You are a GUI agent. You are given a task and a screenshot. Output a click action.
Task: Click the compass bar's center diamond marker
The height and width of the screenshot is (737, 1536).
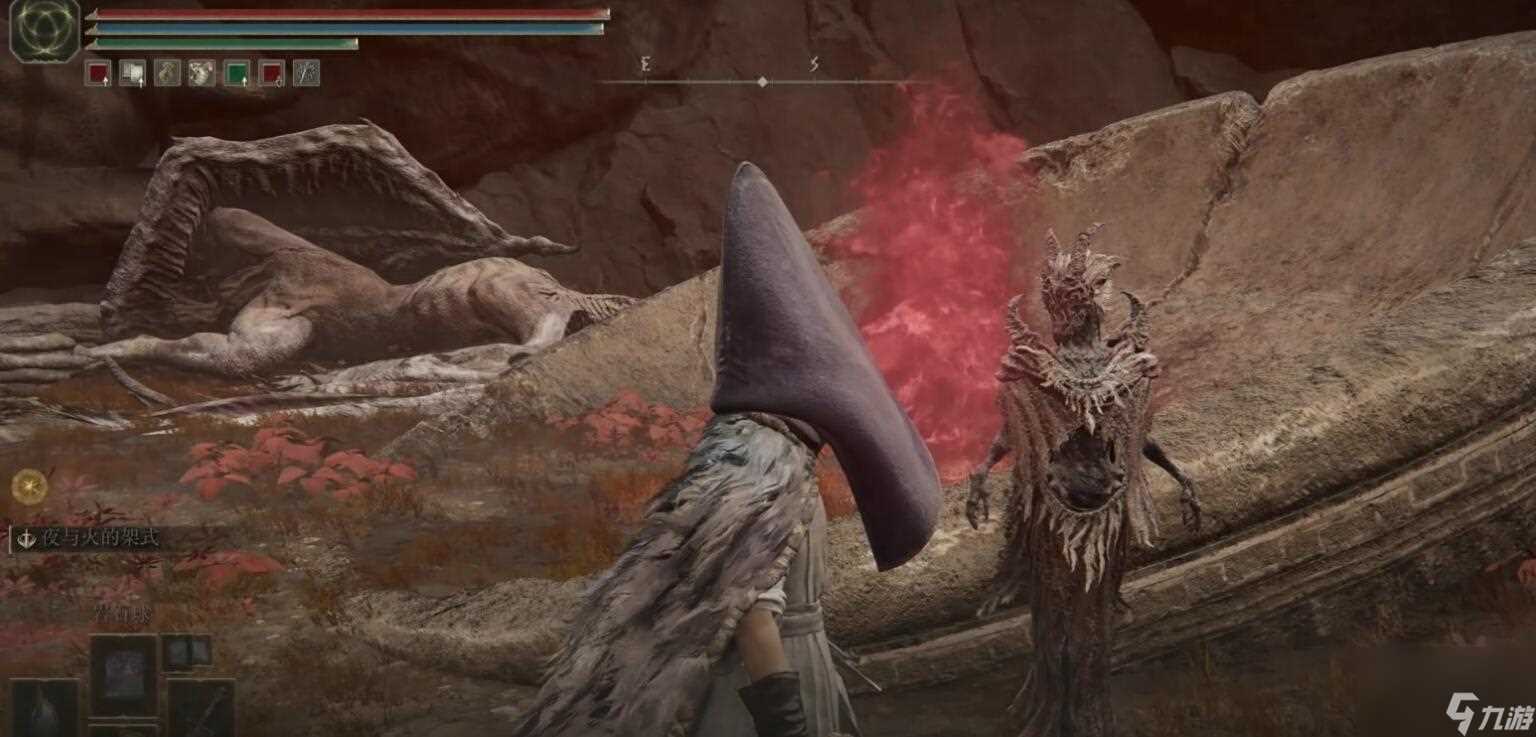pos(763,82)
